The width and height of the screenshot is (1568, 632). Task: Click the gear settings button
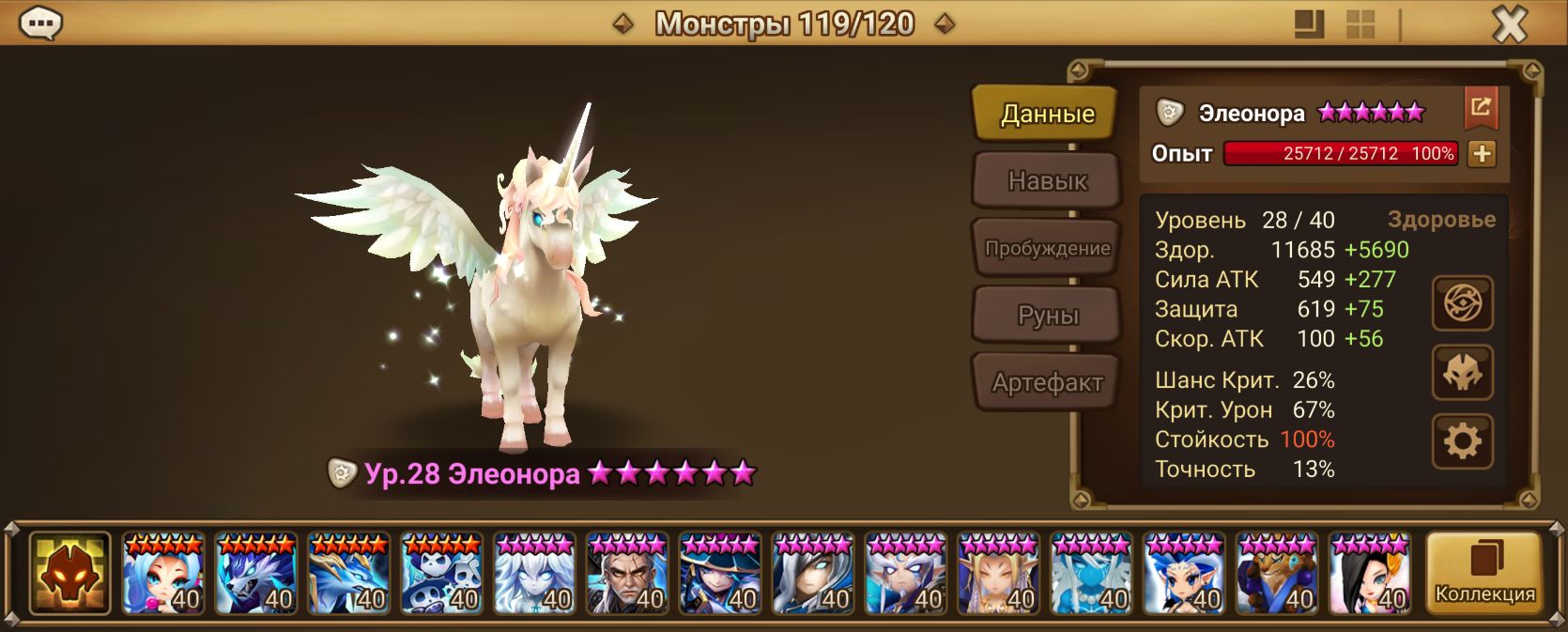(x=1462, y=440)
